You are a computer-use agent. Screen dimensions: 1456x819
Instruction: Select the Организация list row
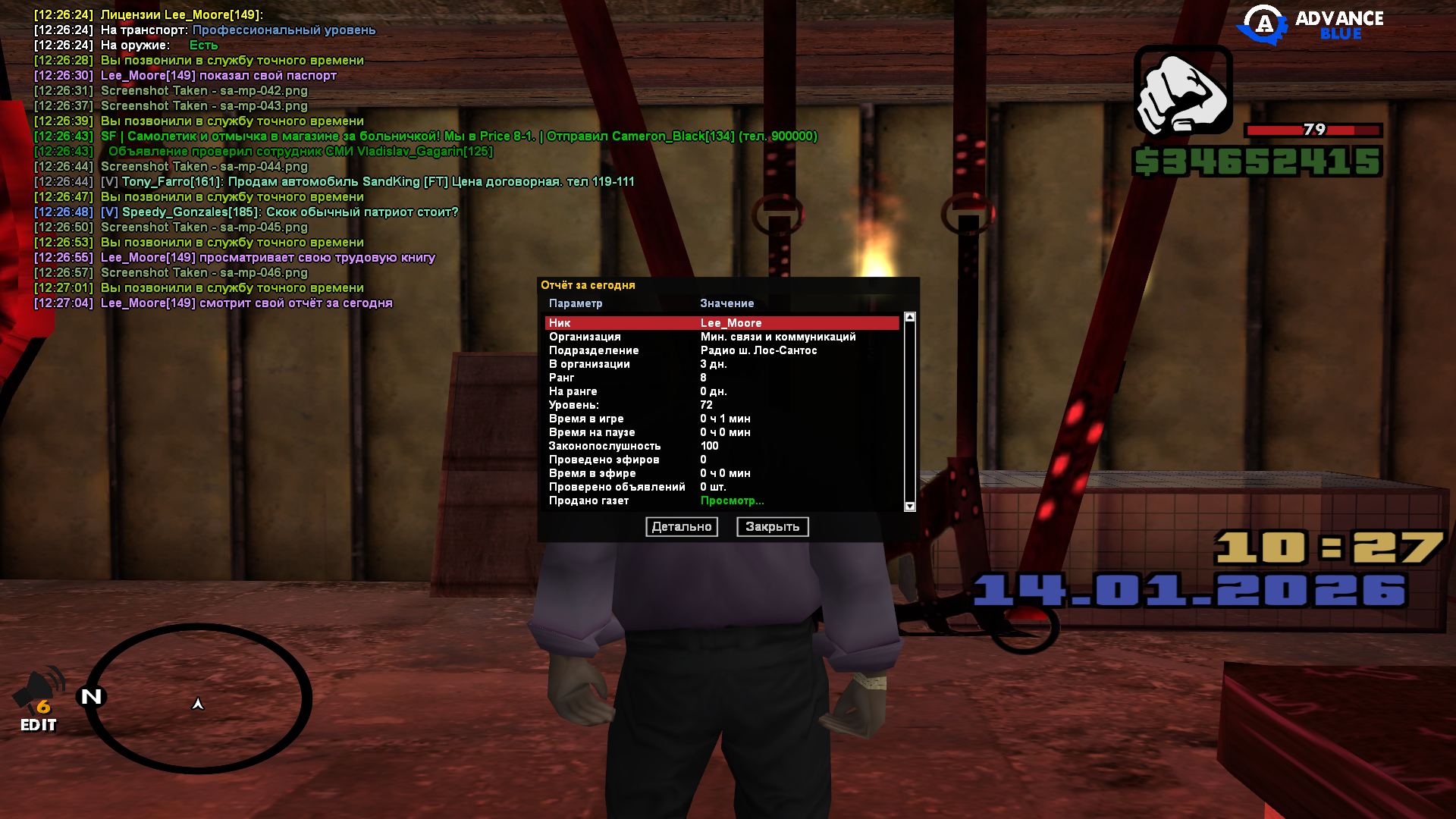(720, 337)
